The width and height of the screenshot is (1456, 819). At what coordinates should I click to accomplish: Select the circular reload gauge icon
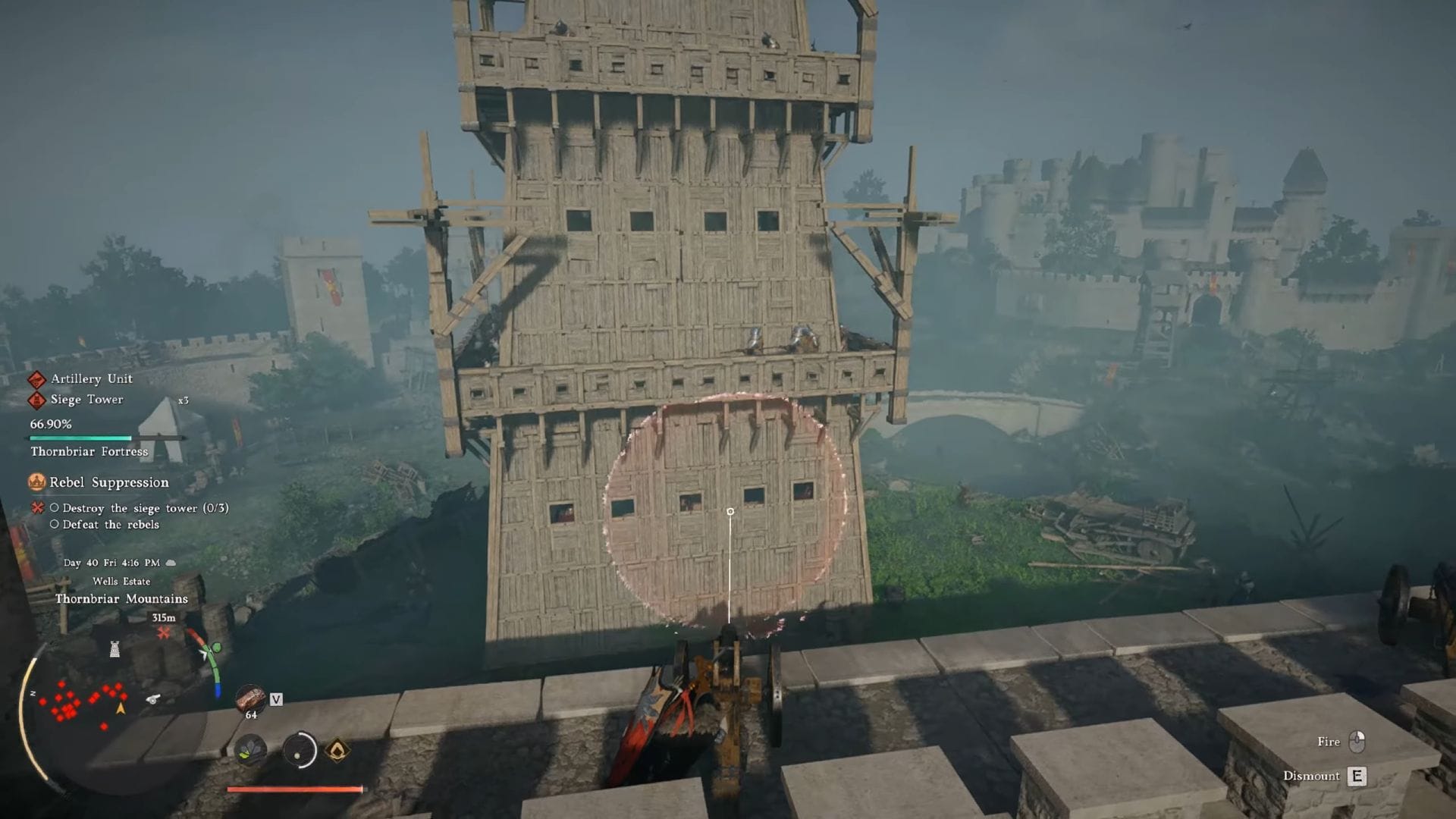pos(300,751)
